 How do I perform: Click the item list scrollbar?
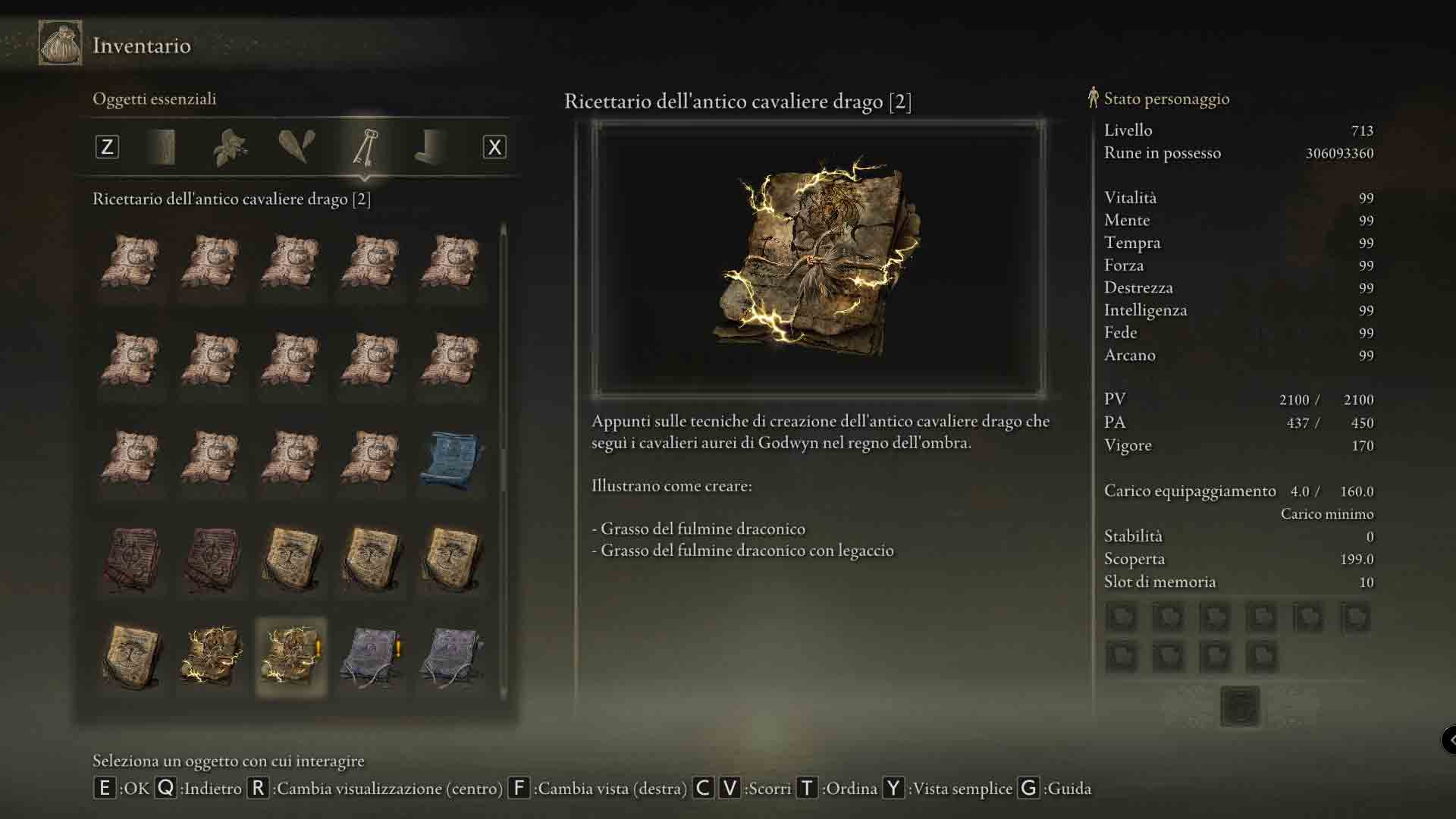tap(504, 455)
